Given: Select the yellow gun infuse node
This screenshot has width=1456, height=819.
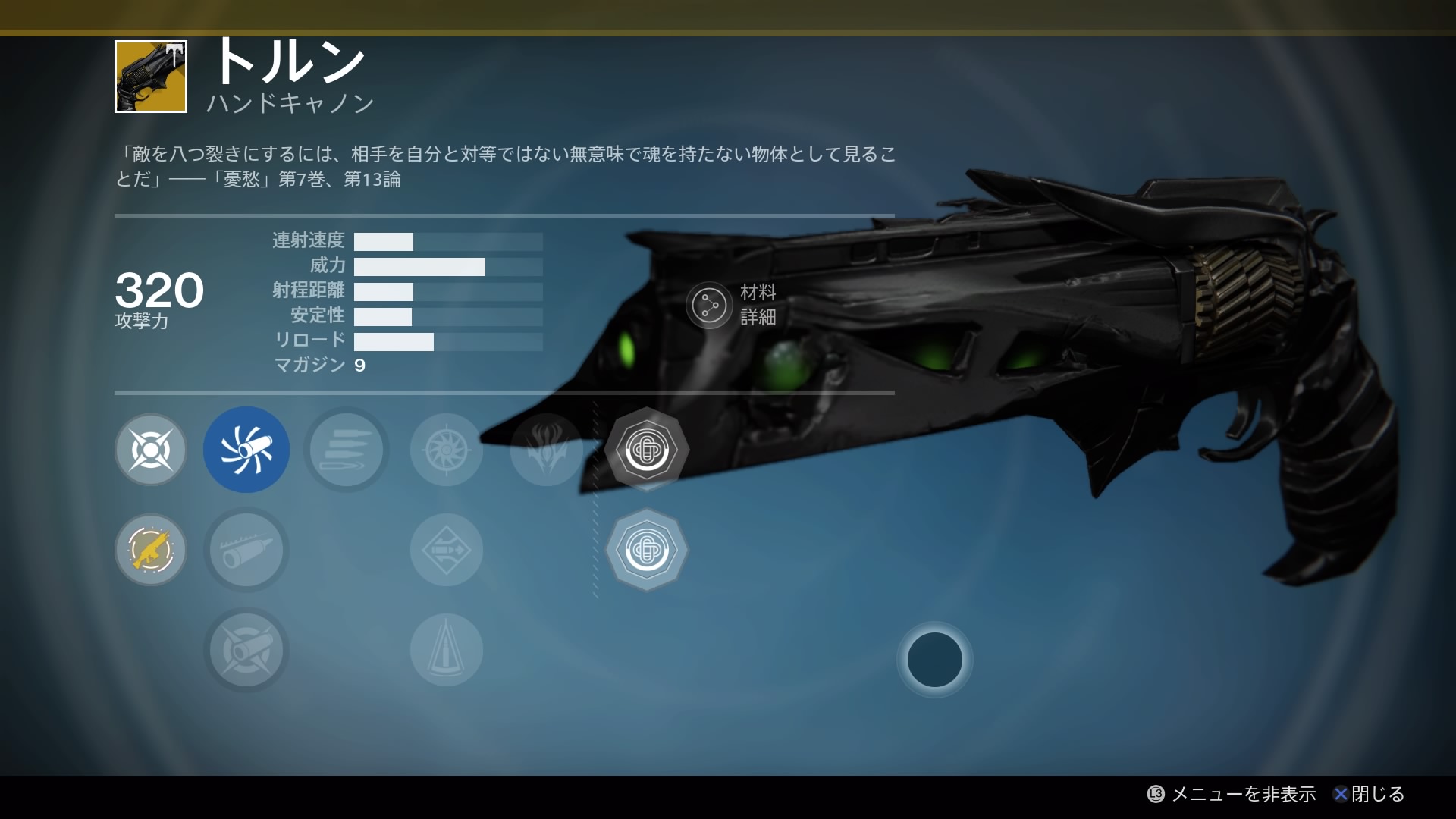Looking at the screenshot, I should tap(151, 550).
